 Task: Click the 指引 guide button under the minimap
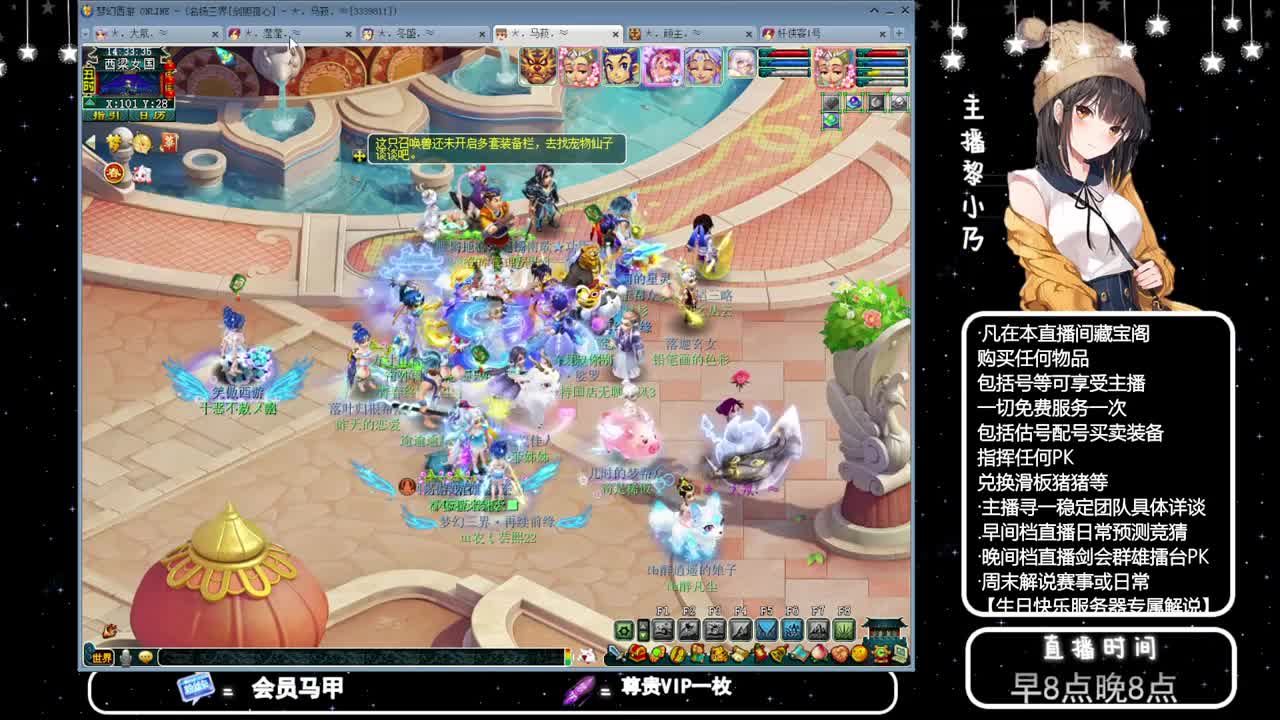(x=105, y=115)
